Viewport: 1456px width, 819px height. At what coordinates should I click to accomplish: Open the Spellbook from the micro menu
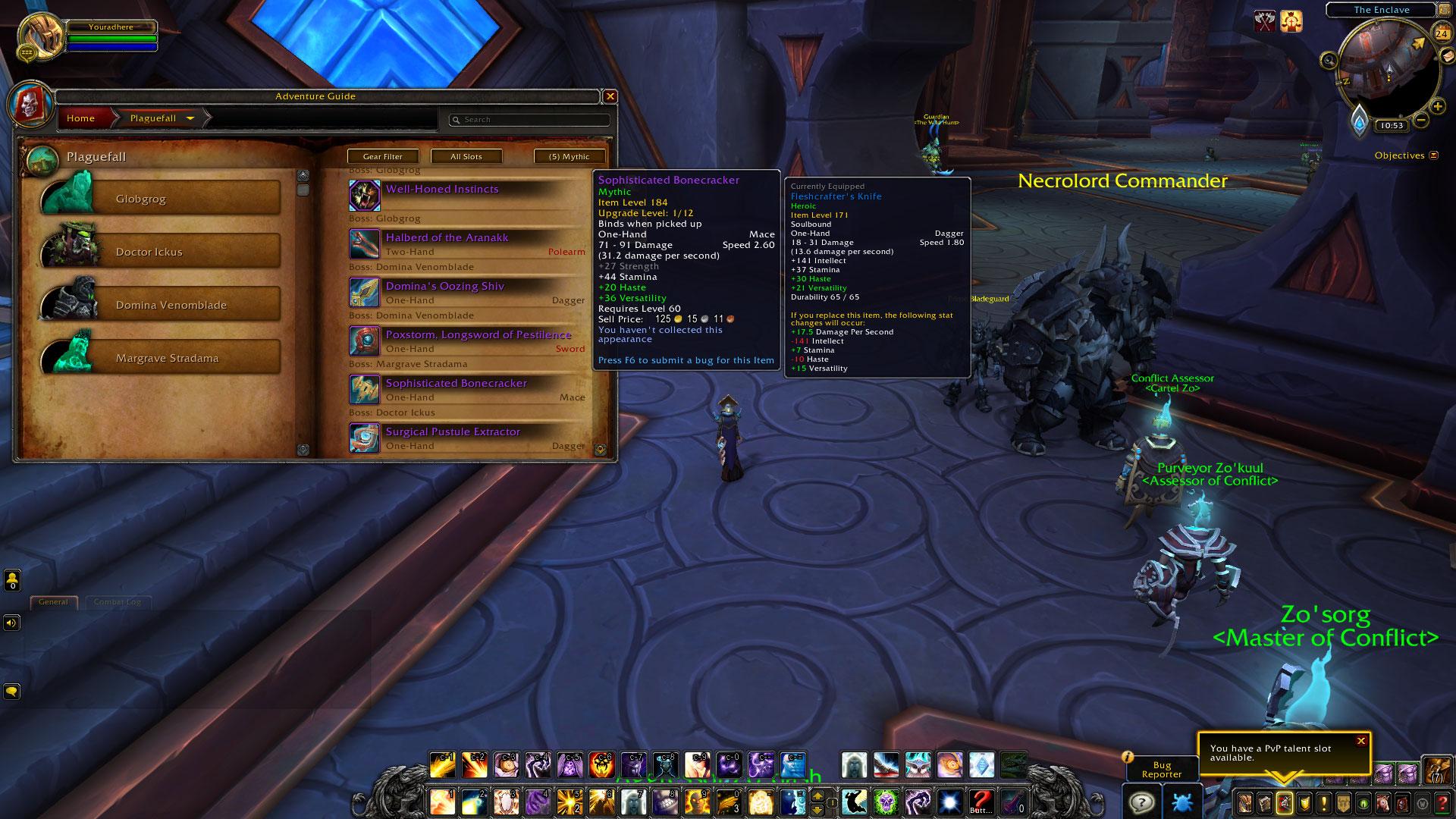point(1264,802)
